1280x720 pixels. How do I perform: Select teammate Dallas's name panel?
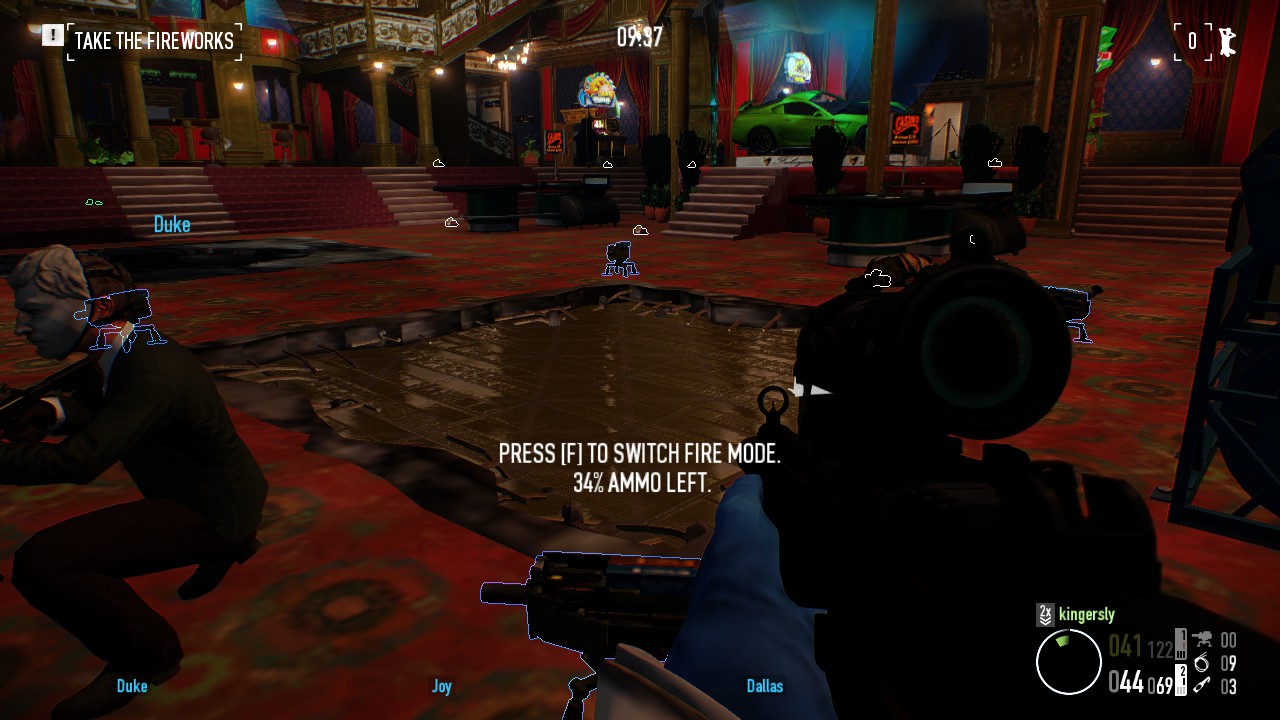pyautogui.click(x=765, y=686)
